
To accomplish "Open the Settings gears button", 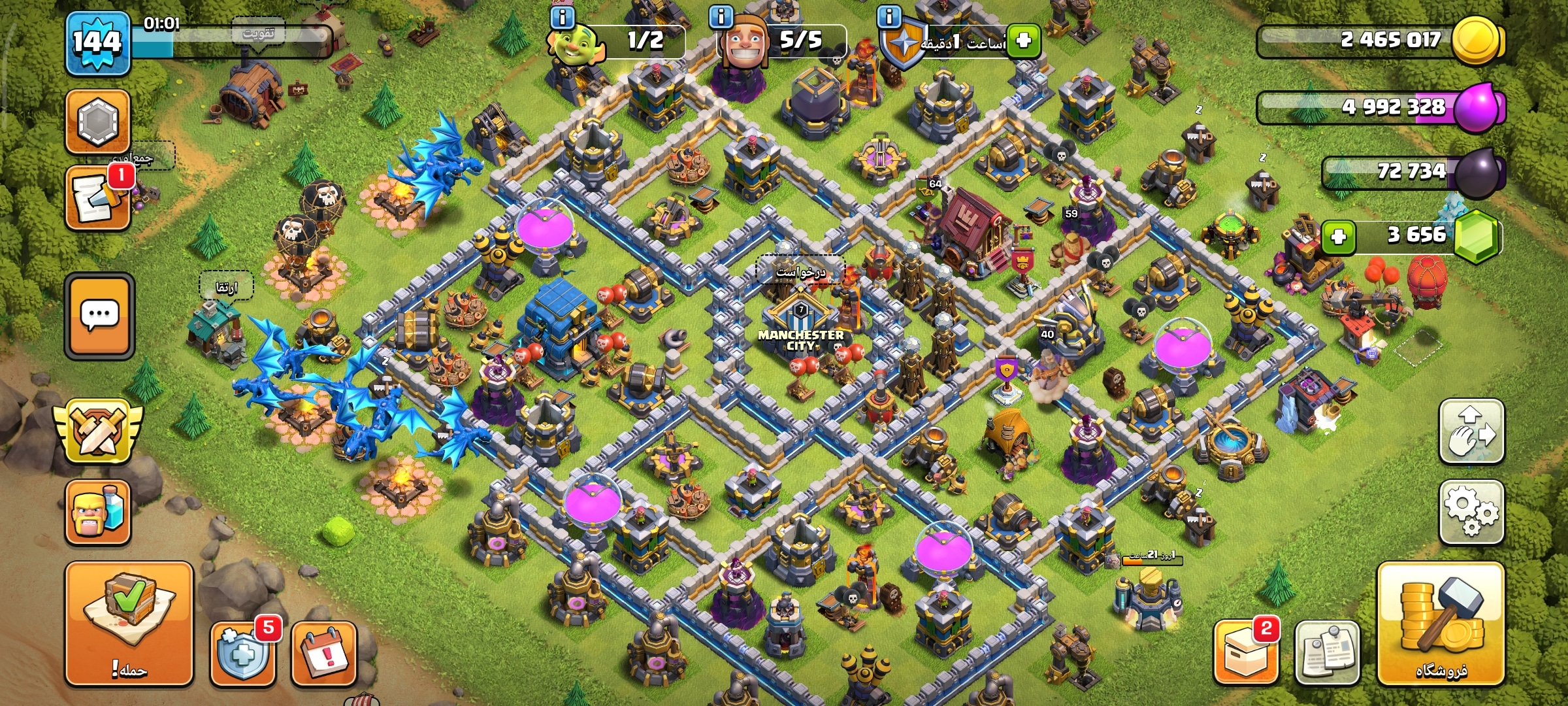I will pyautogui.click(x=1471, y=512).
